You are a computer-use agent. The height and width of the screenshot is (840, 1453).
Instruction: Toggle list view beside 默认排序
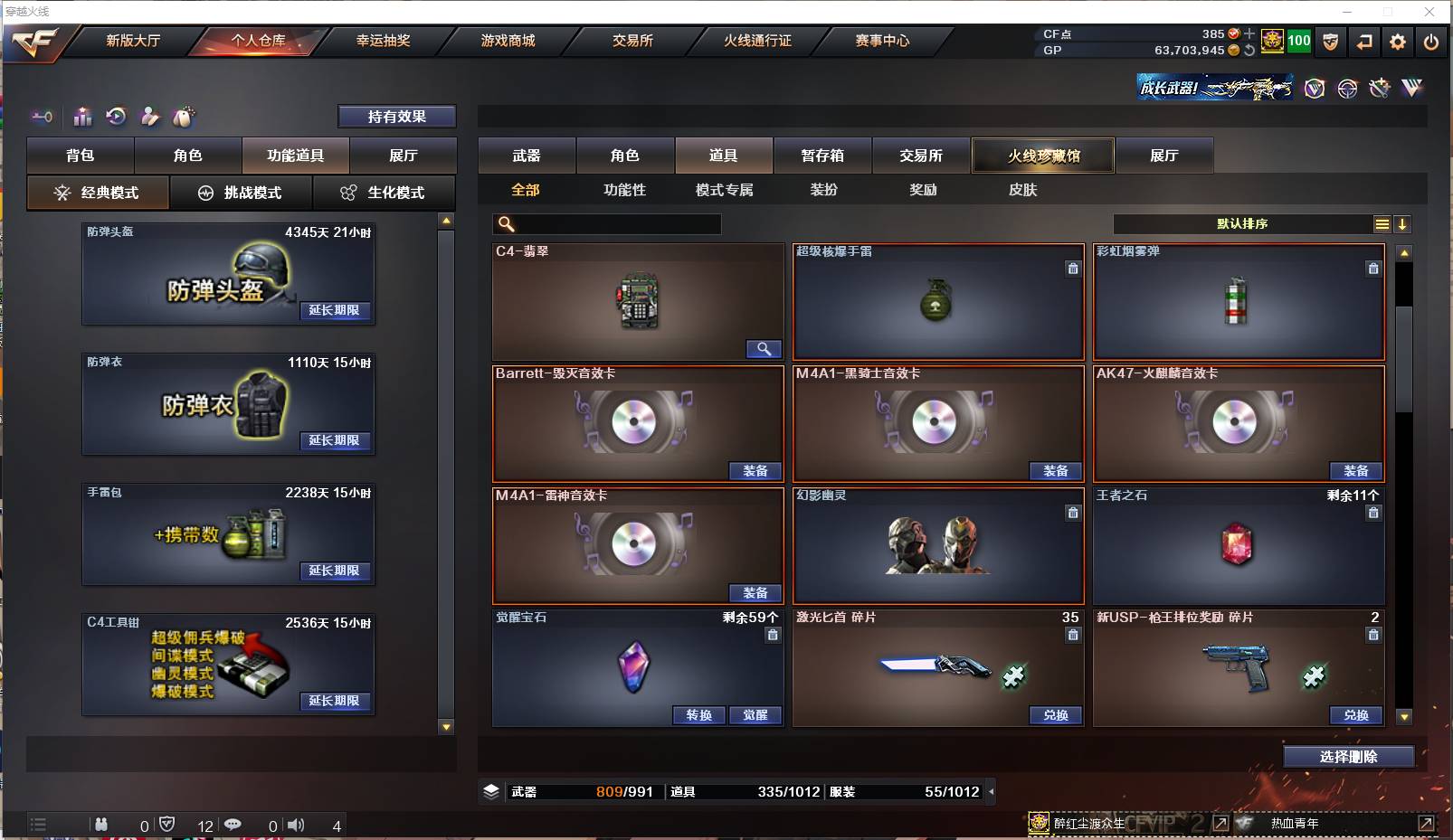tap(1383, 223)
